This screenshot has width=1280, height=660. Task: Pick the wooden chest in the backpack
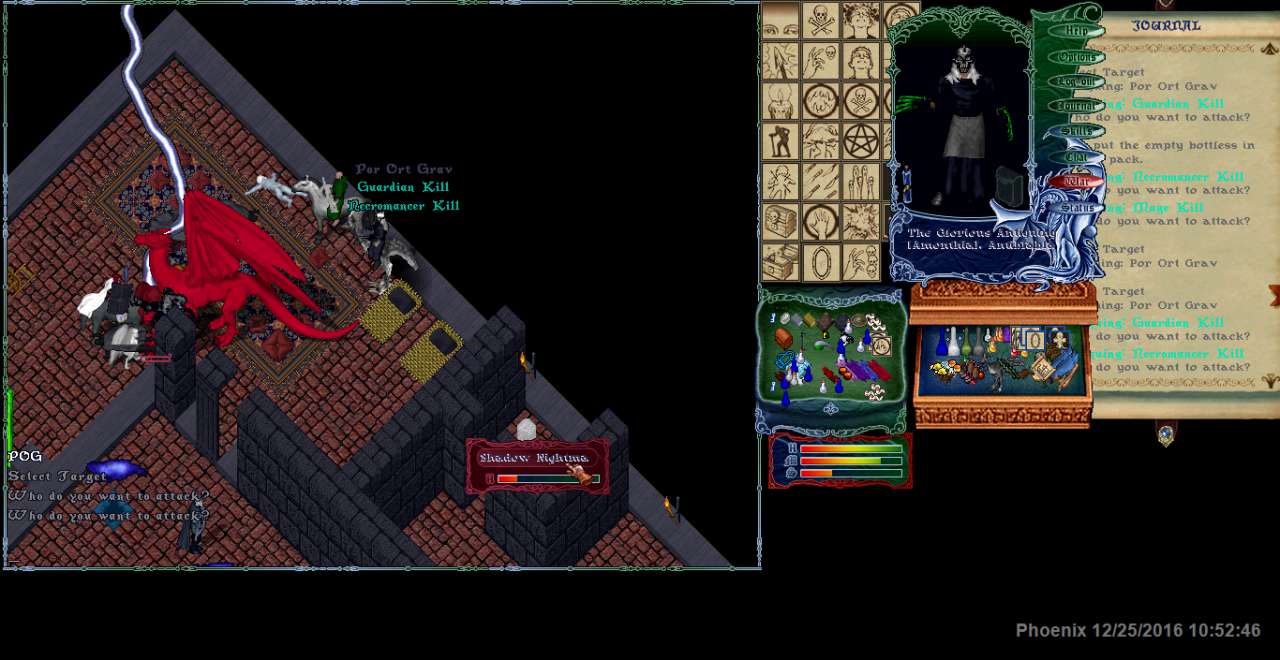tap(783, 338)
